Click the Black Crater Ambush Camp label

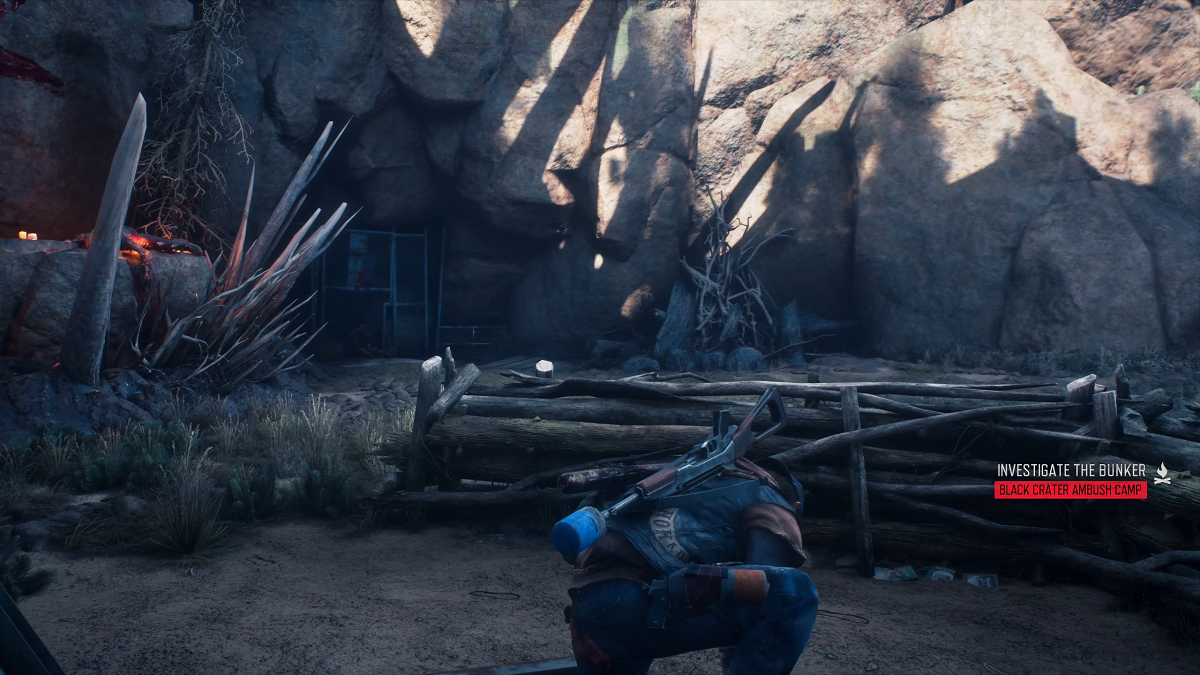click(1070, 490)
